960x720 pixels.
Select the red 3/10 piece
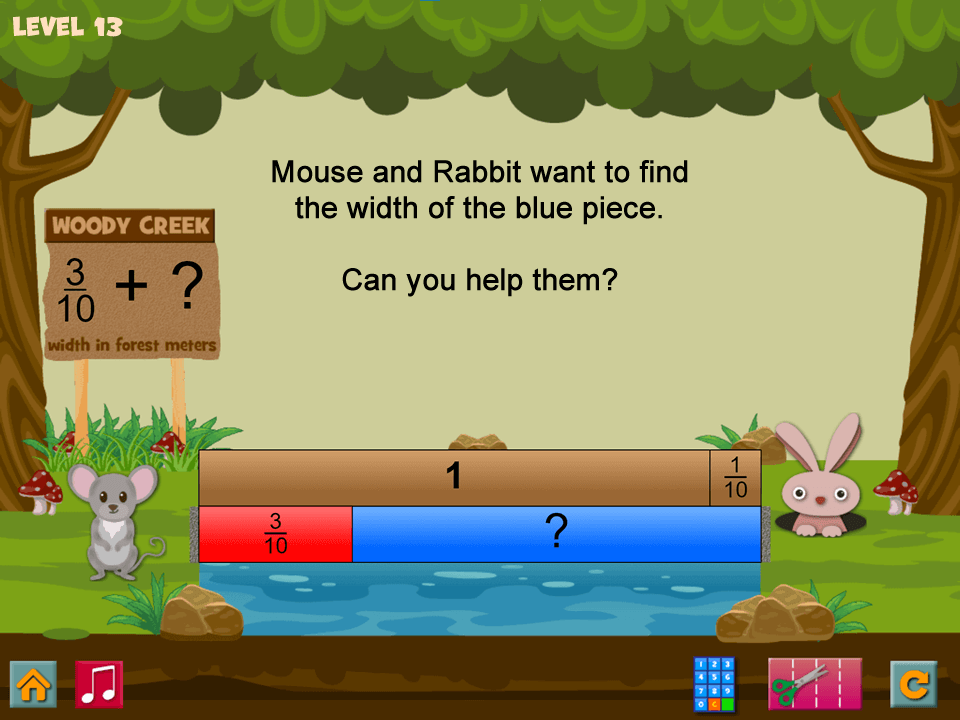click(275, 534)
